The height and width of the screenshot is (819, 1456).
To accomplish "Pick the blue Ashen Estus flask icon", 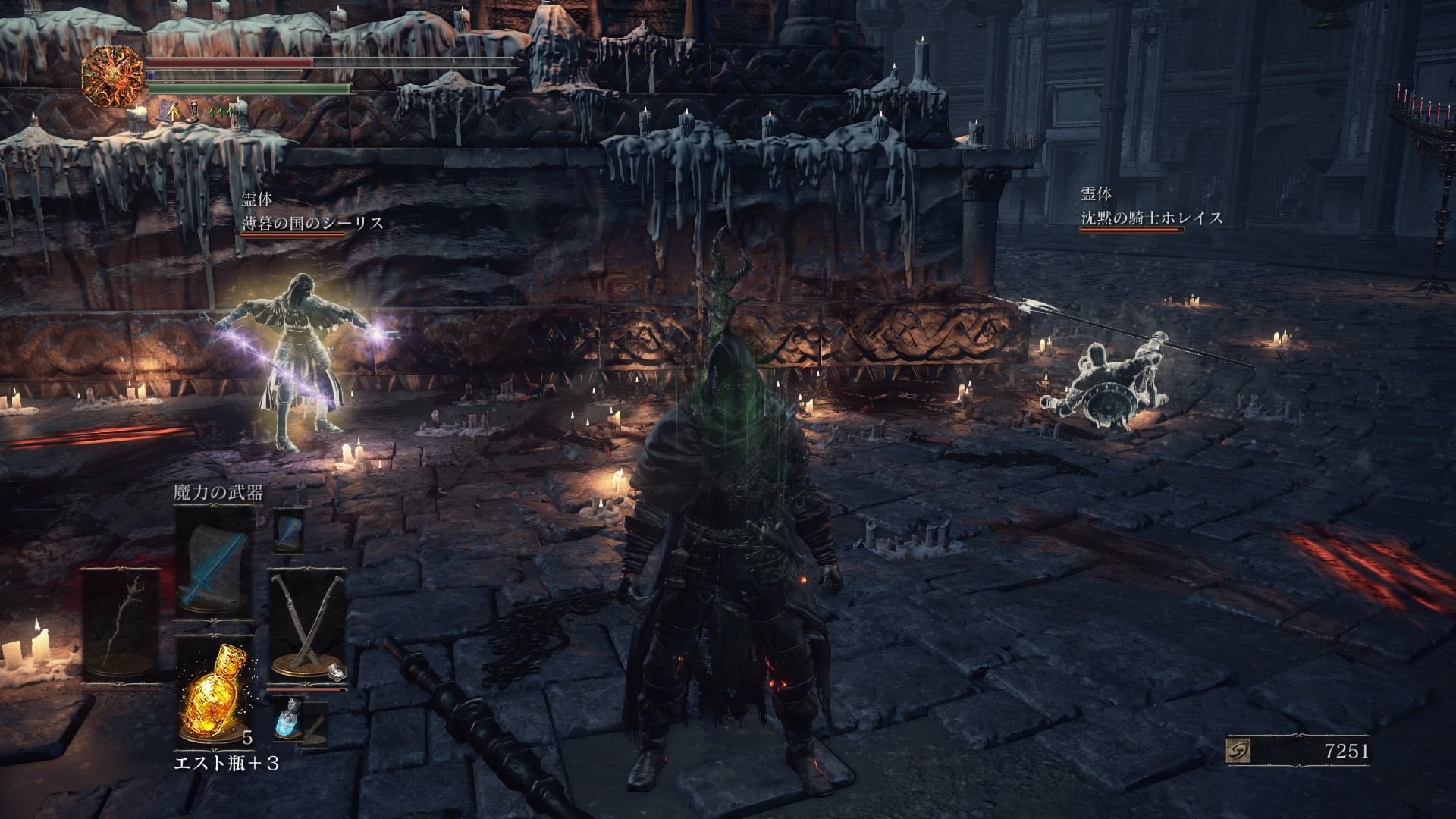I will [x=288, y=720].
